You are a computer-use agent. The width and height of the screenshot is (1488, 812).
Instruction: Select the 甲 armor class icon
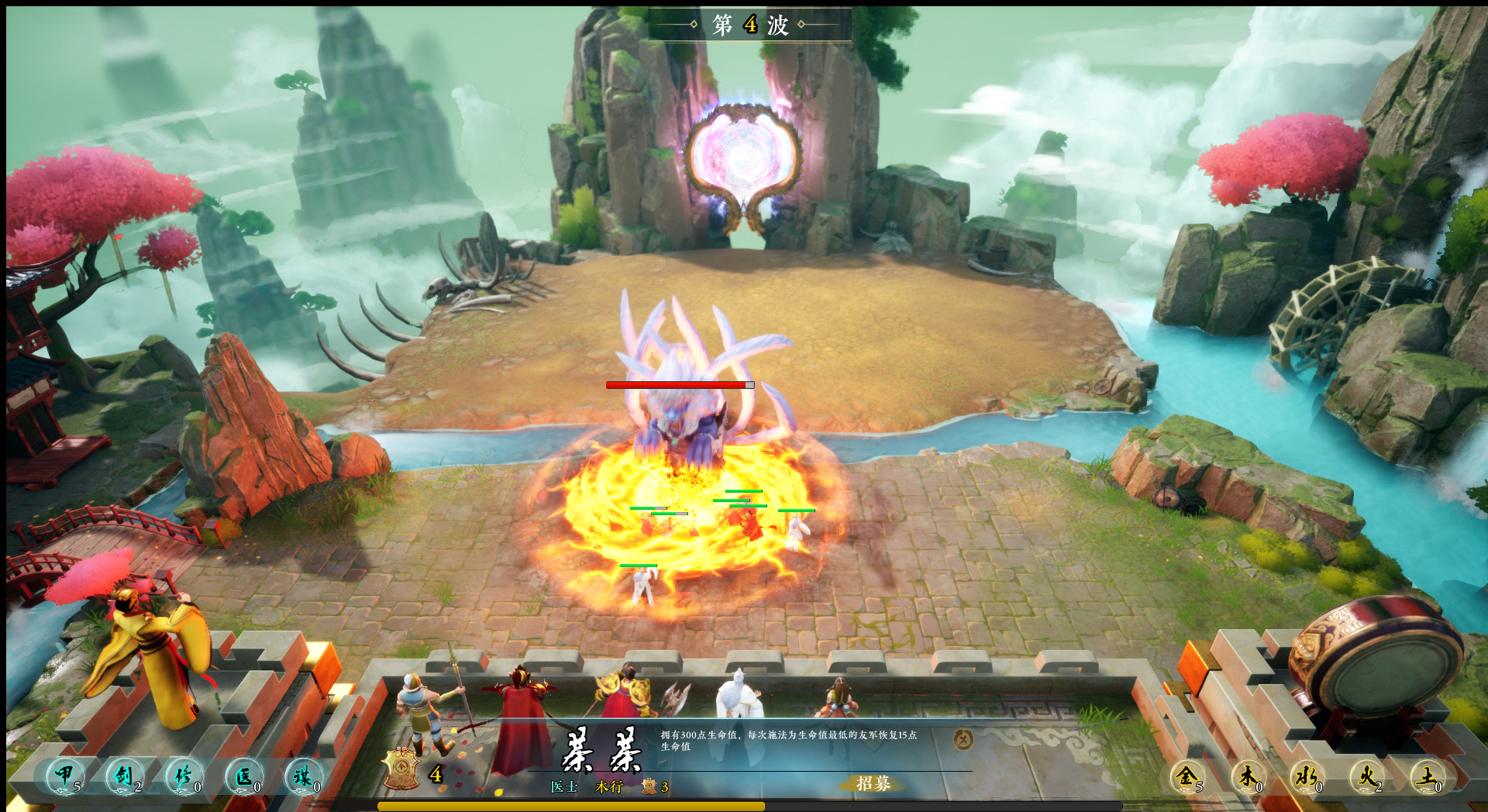pyautogui.click(x=65, y=776)
